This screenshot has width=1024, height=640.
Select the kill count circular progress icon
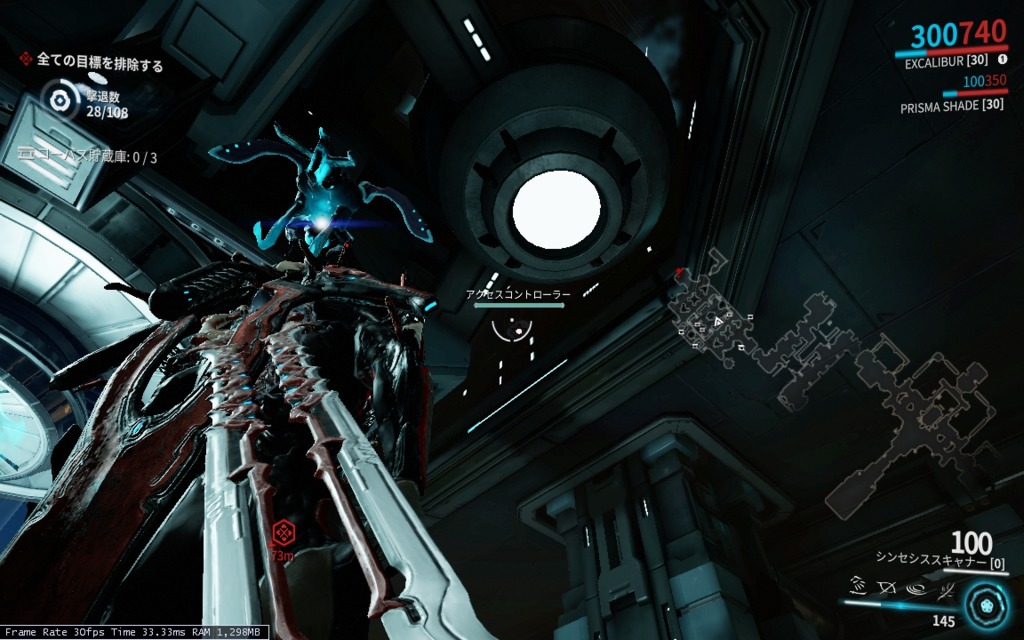coord(60,99)
